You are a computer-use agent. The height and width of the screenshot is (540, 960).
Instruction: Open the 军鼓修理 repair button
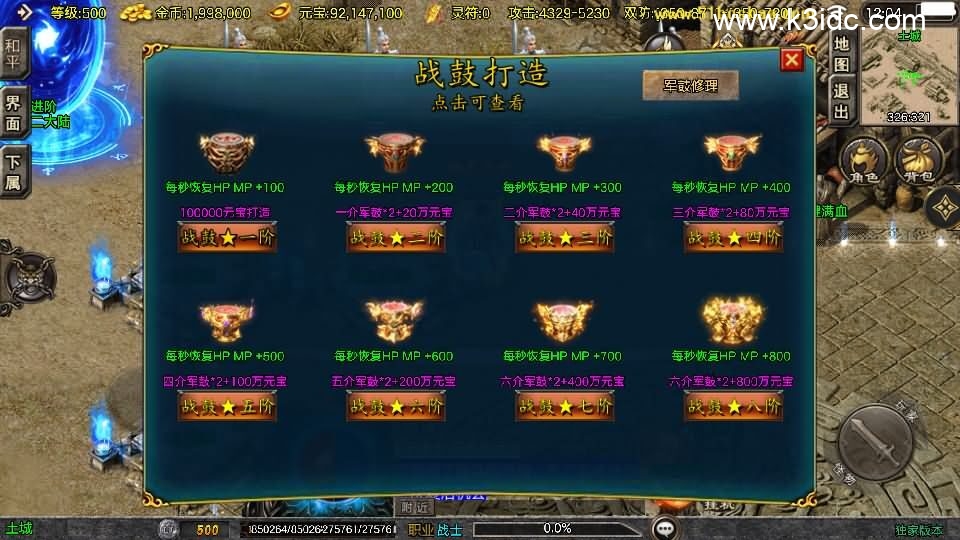tap(690, 86)
